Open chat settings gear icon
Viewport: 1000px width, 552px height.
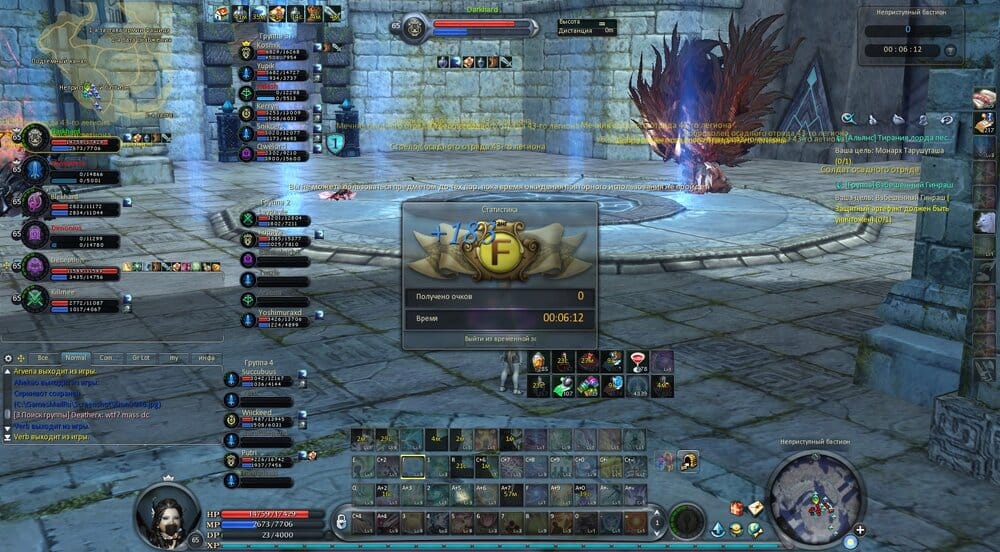click(x=8, y=357)
